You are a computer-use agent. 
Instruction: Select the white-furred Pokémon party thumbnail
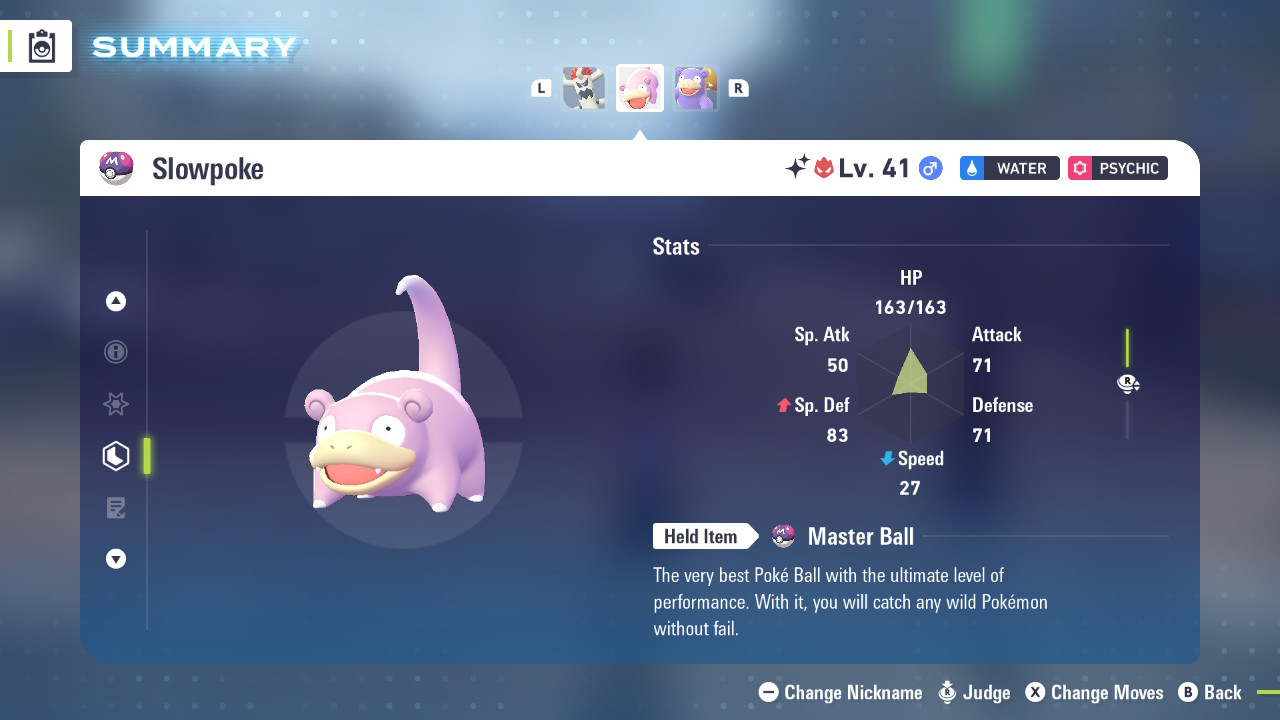click(584, 88)
